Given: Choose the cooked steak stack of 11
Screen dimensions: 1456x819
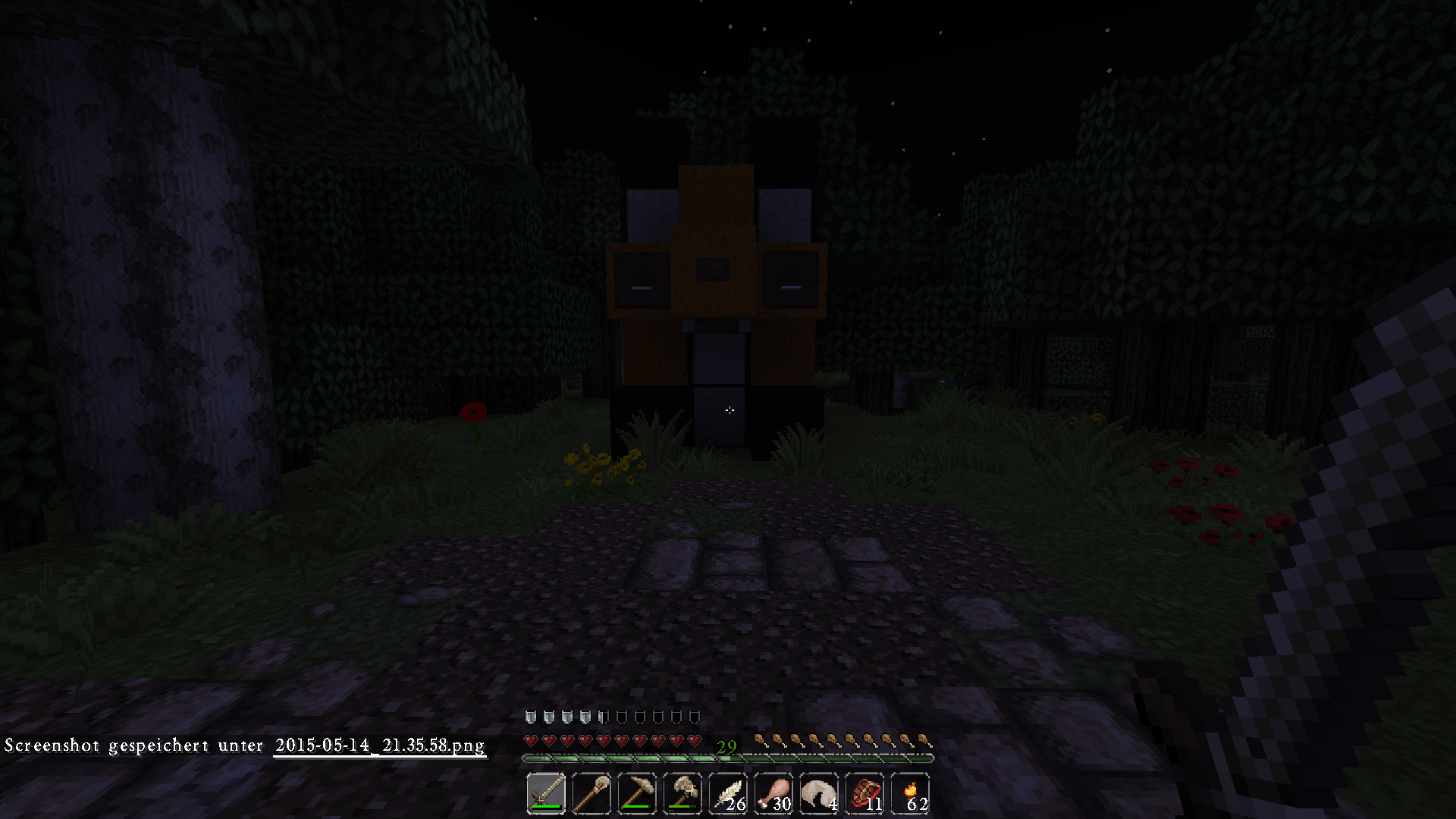Looking at the screenshot, I should (864, 794).
